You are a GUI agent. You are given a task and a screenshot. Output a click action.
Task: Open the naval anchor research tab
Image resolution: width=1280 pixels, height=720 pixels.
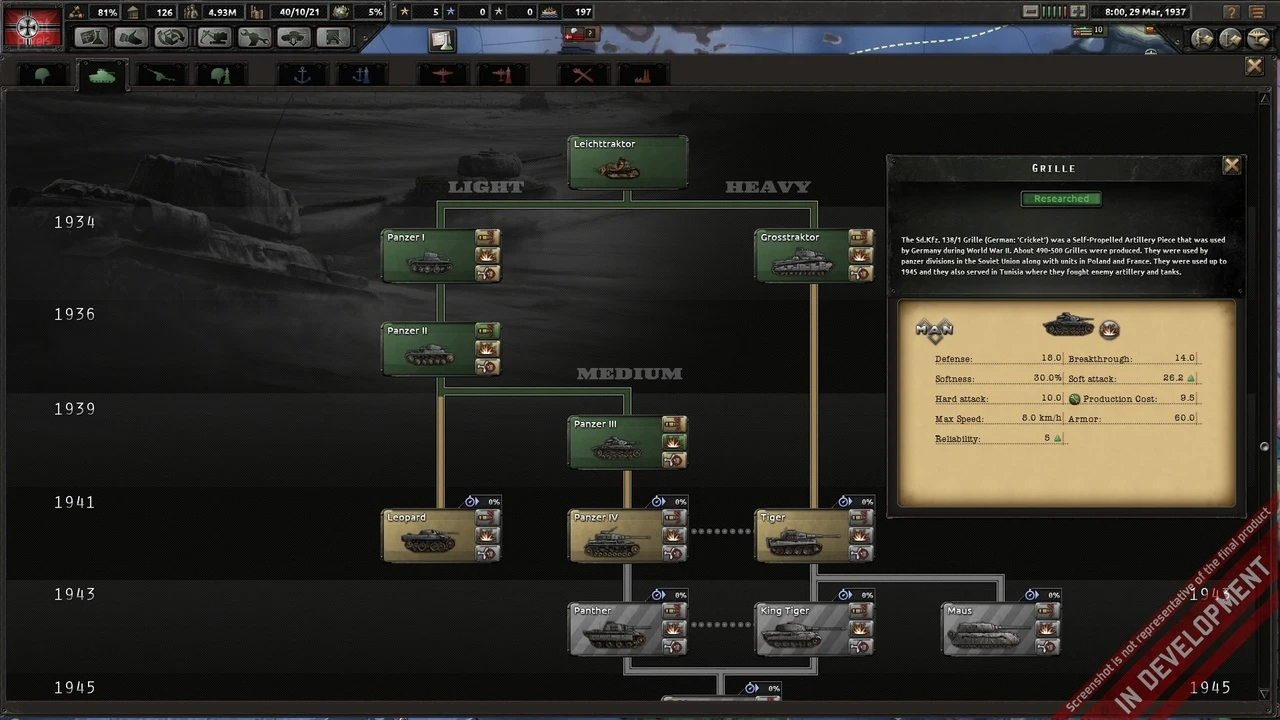(x=301, y=75)
